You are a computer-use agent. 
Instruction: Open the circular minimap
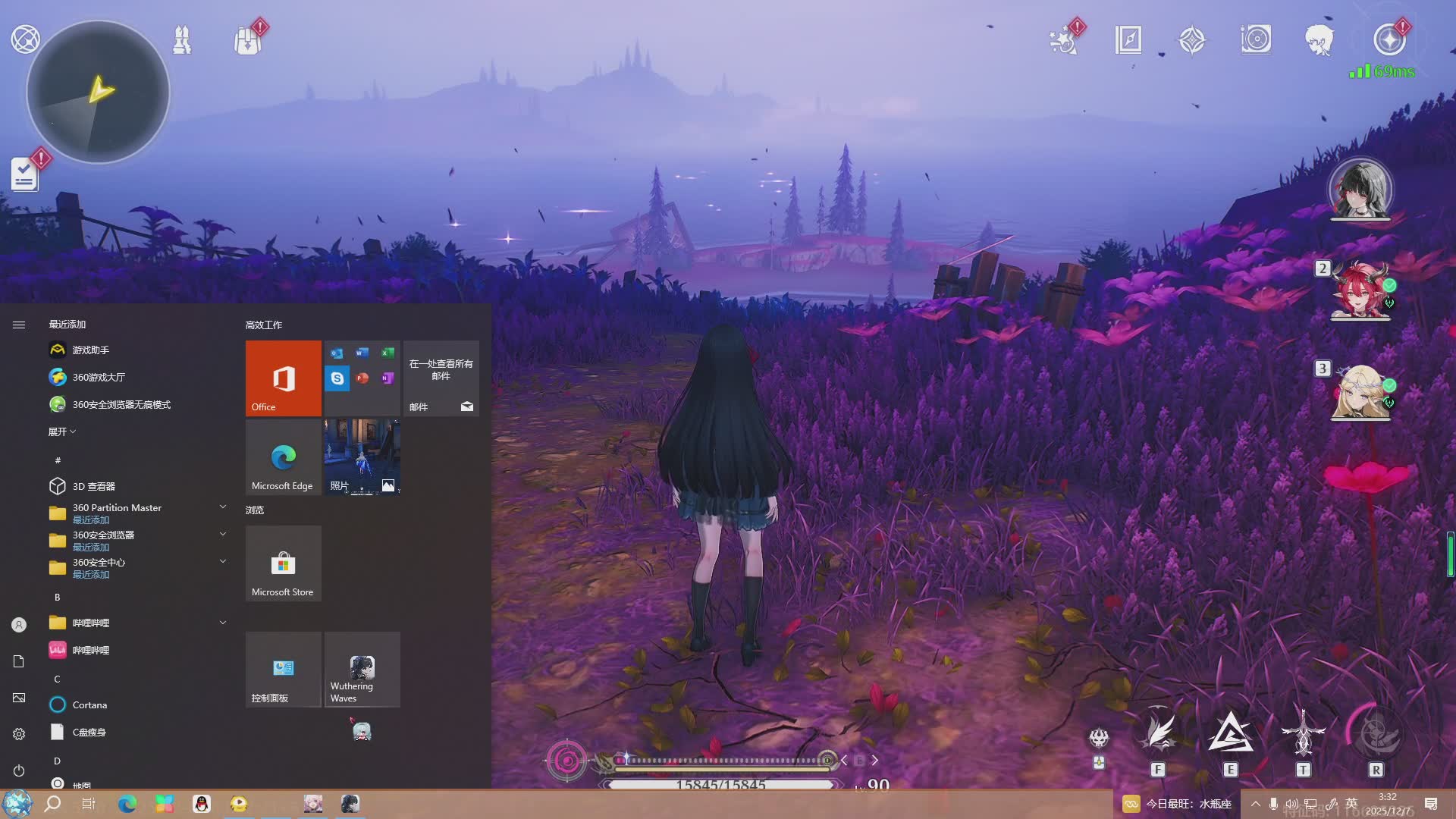coord(98,92)
